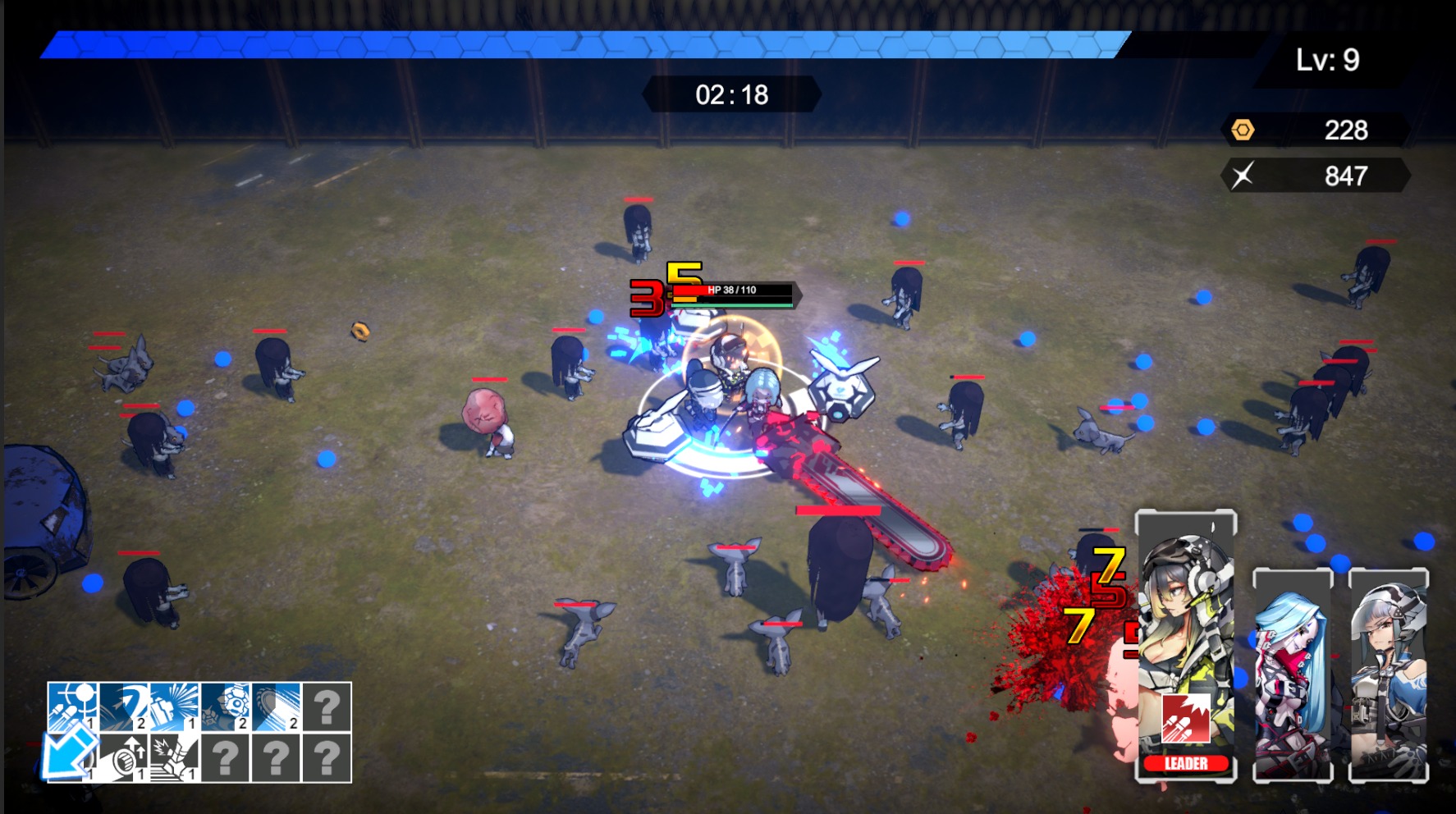1456x814 pixels.
Task: Click the barrel upgrade arrows passive slot
Action: (124, 757)
